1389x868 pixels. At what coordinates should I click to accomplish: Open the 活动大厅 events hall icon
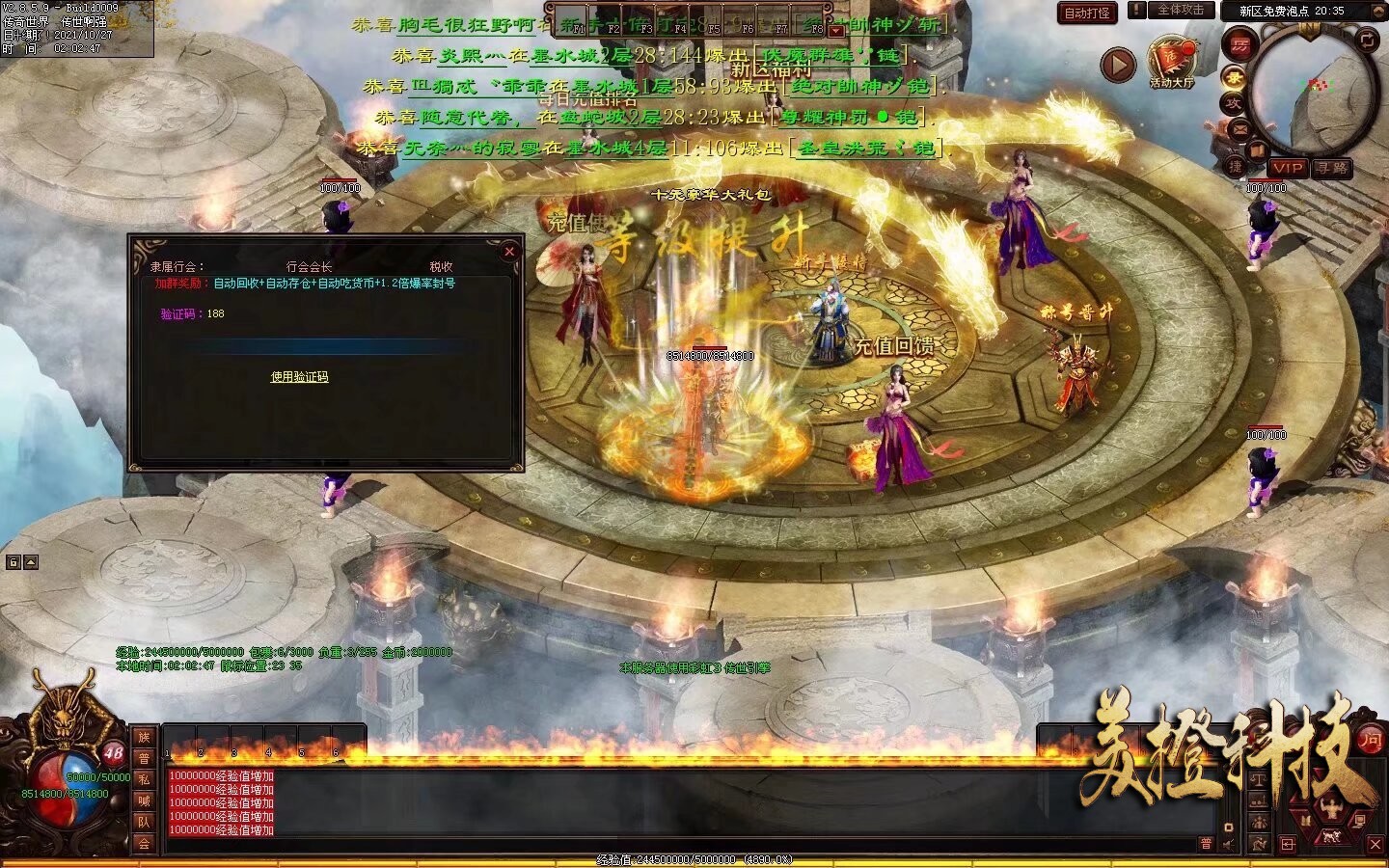1171,60
